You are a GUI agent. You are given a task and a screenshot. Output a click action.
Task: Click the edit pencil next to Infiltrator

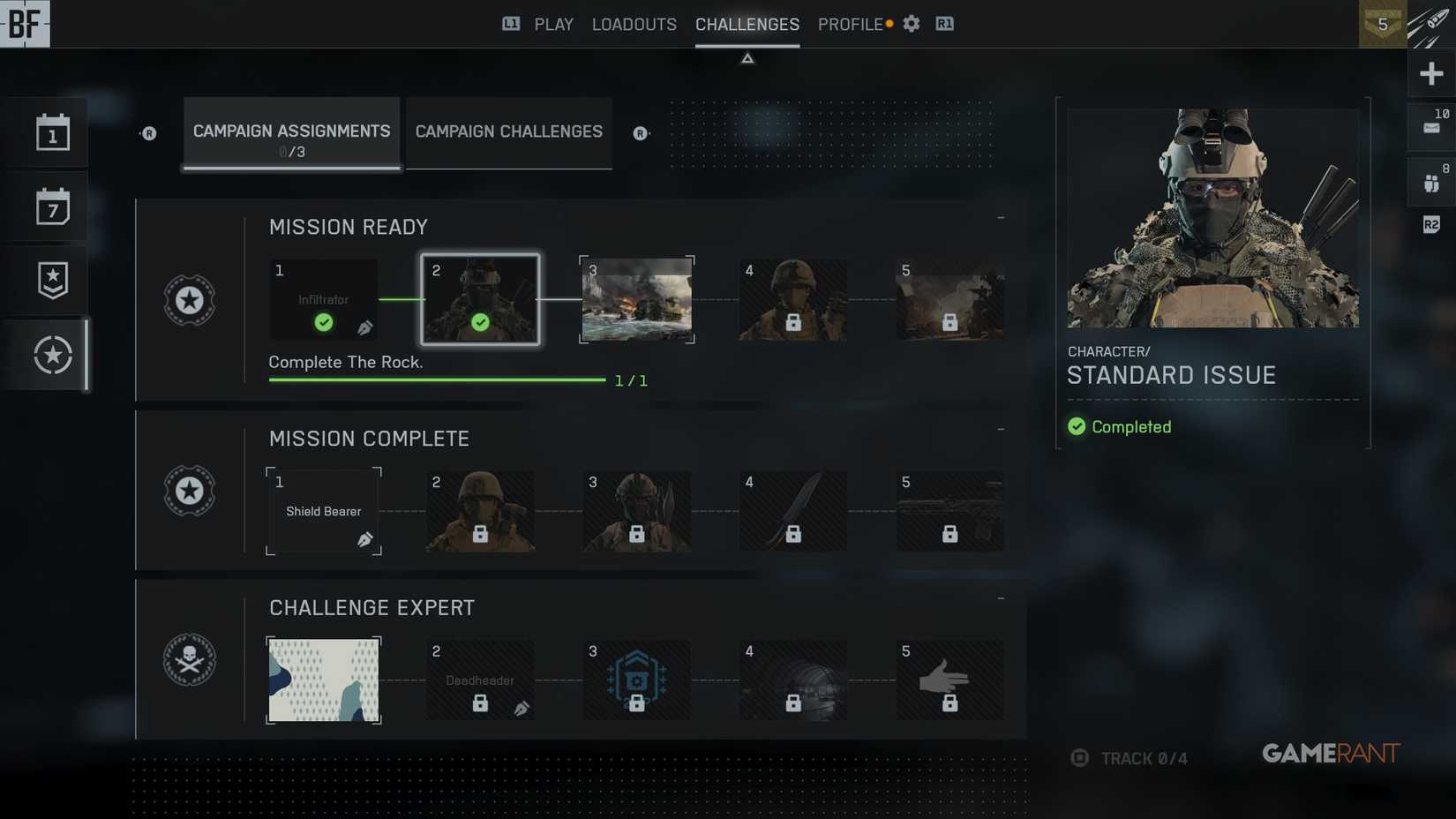point(366,328)
